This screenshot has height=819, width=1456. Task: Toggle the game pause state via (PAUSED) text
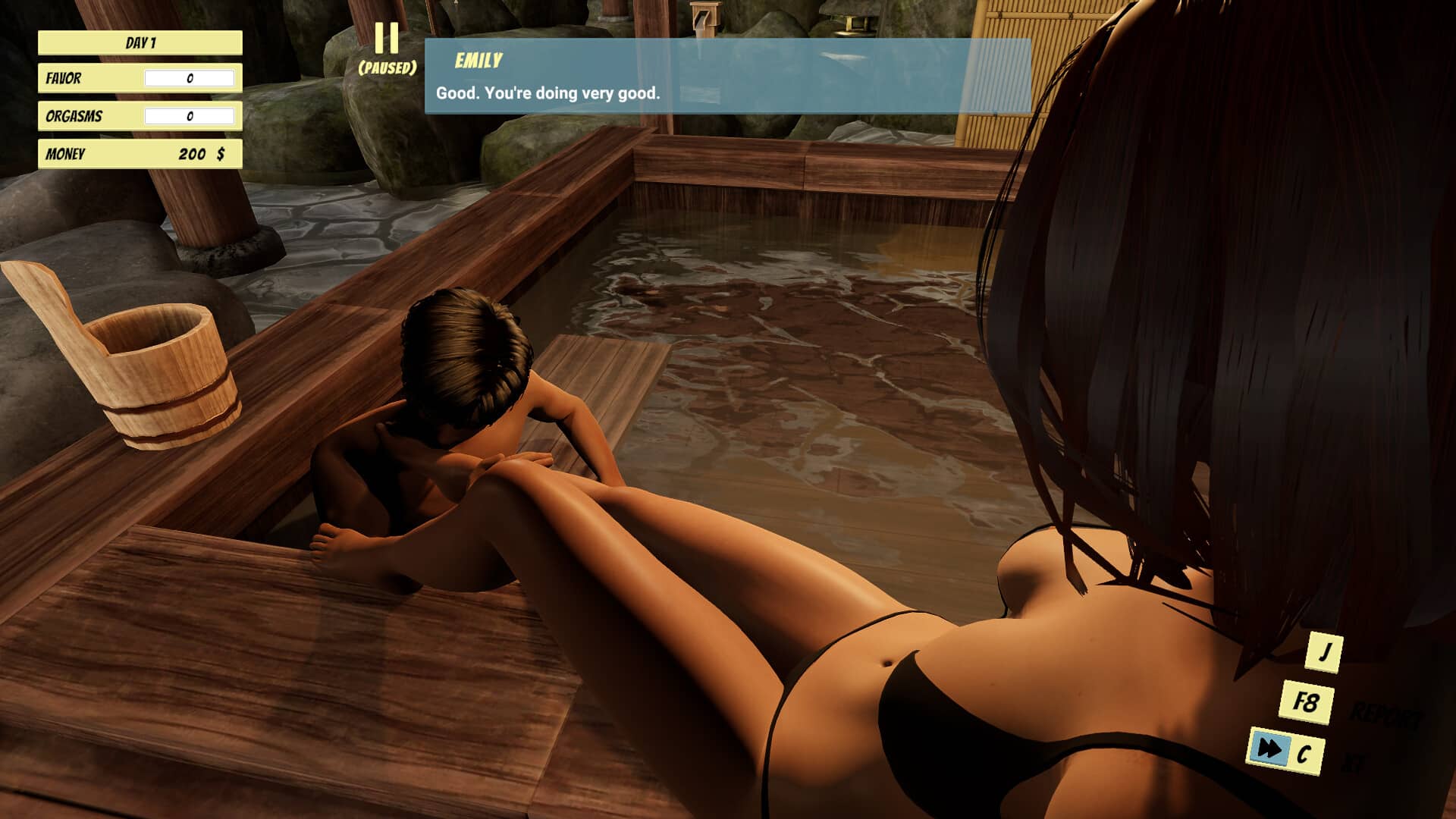pos(388,68)
